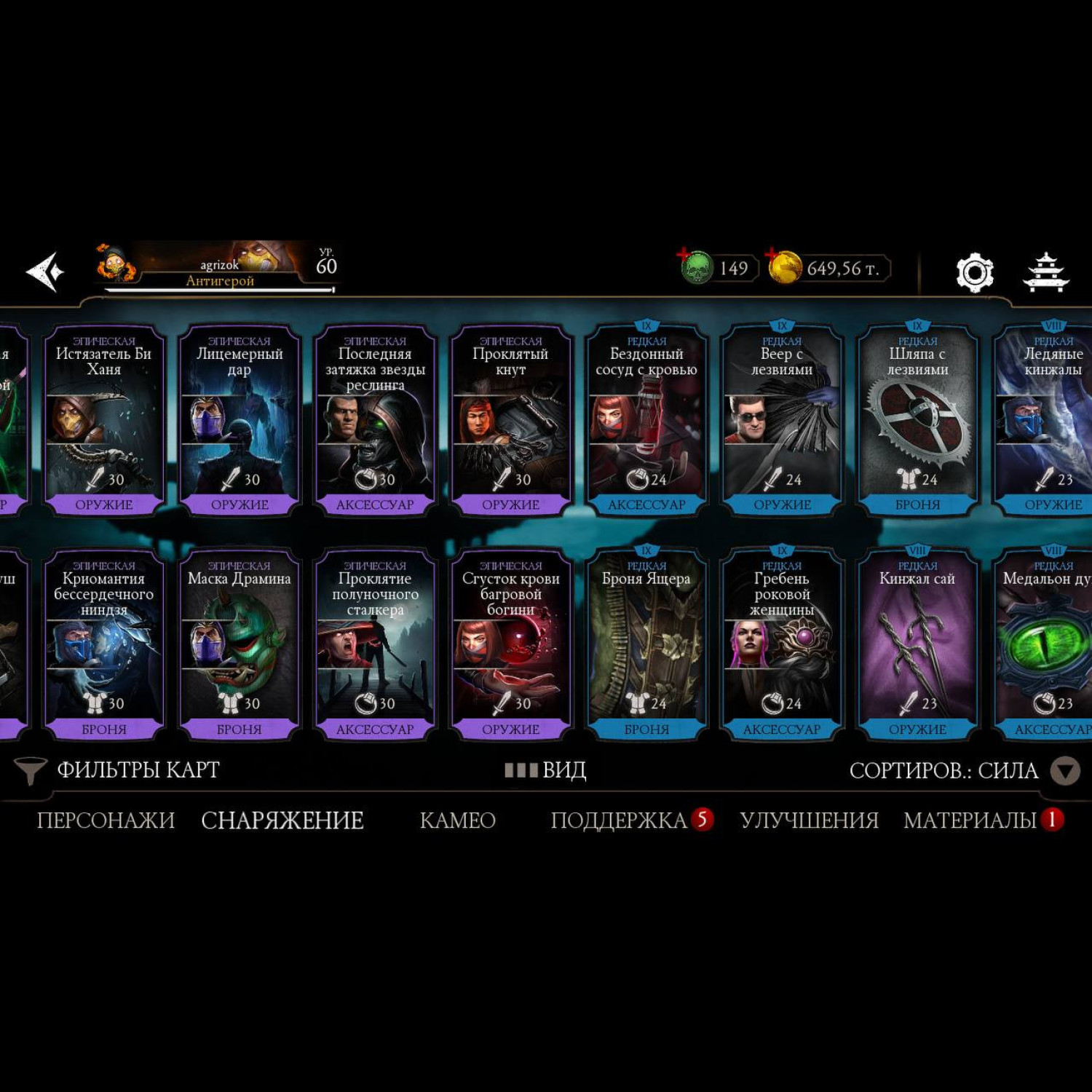The width and height of the screenshot is (1092, 1092).
Task: Select the Истязатель Би Хана card
Action: (104, 420)
